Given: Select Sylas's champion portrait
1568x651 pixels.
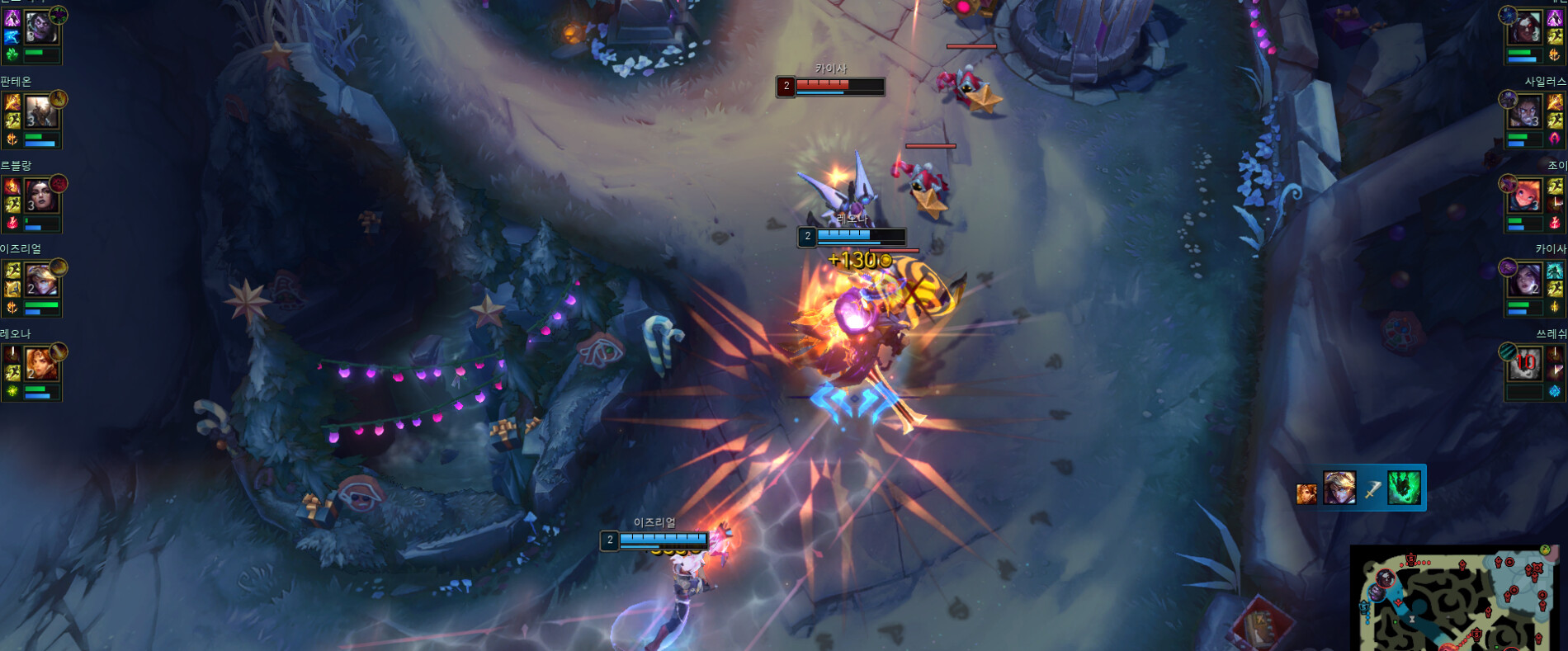Looking at the screenshot, I should (1526, 112).
